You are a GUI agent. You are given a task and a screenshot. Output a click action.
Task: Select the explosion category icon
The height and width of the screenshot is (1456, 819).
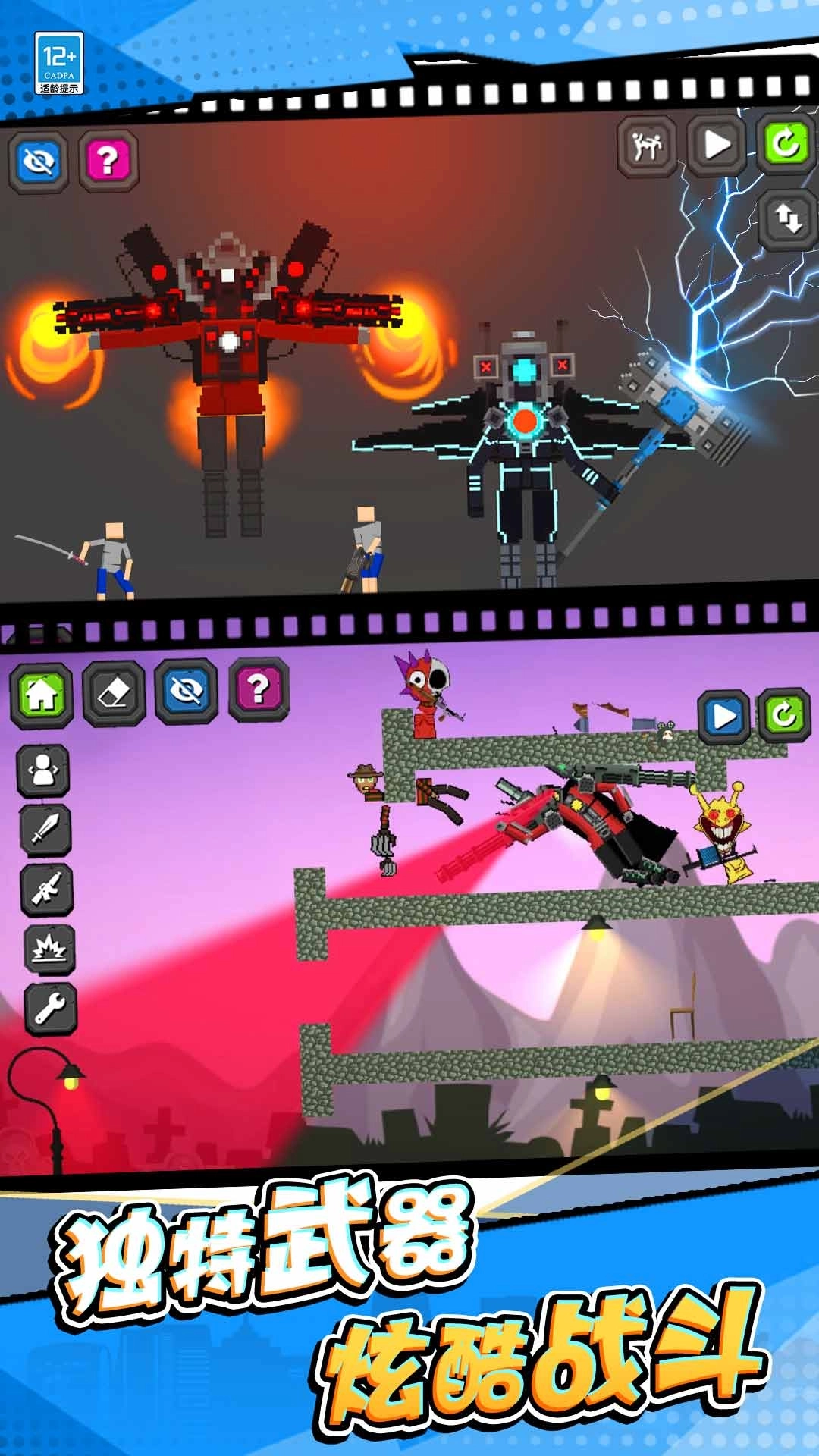(50, 948)
